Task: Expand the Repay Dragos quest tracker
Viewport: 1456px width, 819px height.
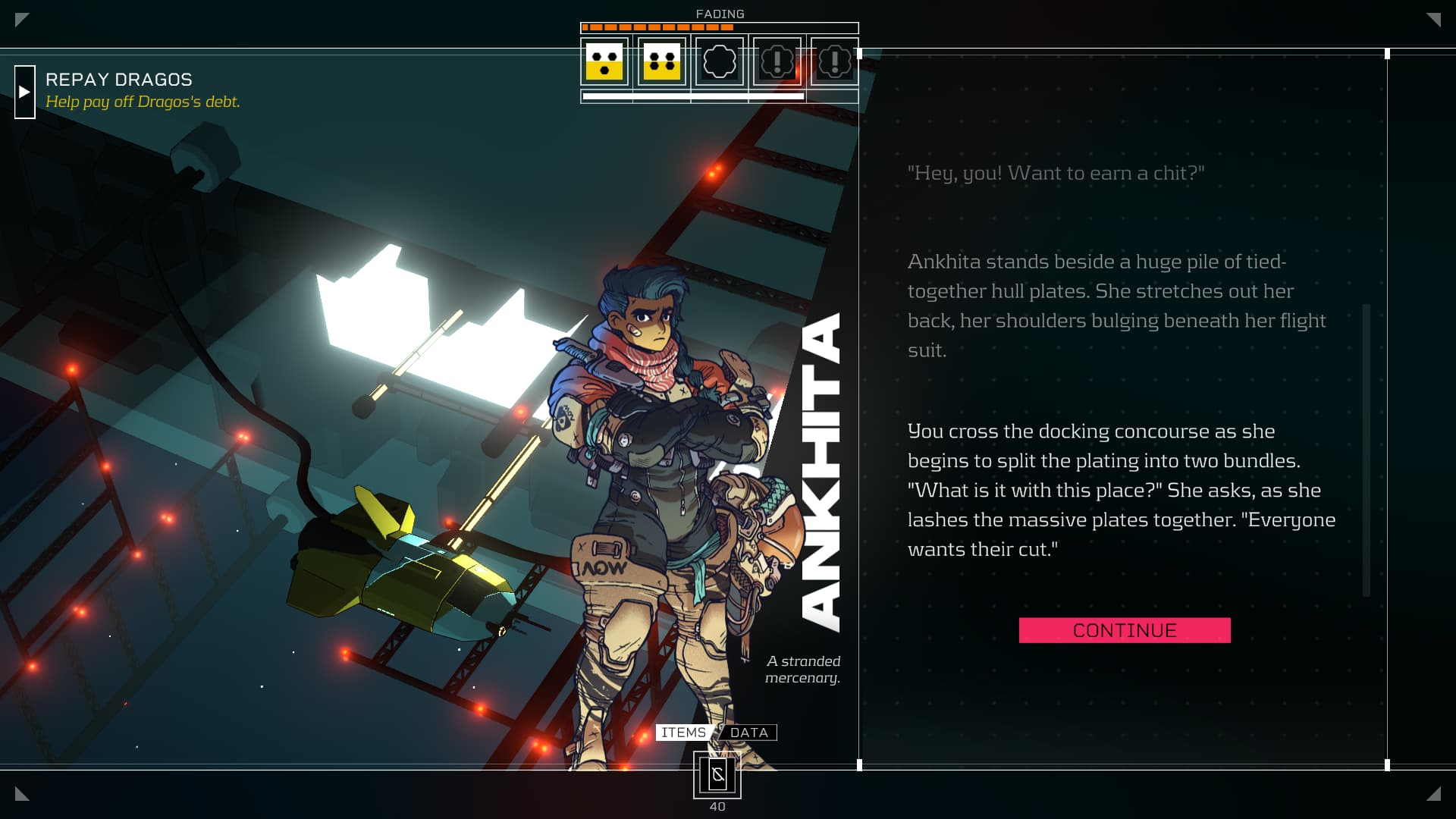Action: [25, 92]
